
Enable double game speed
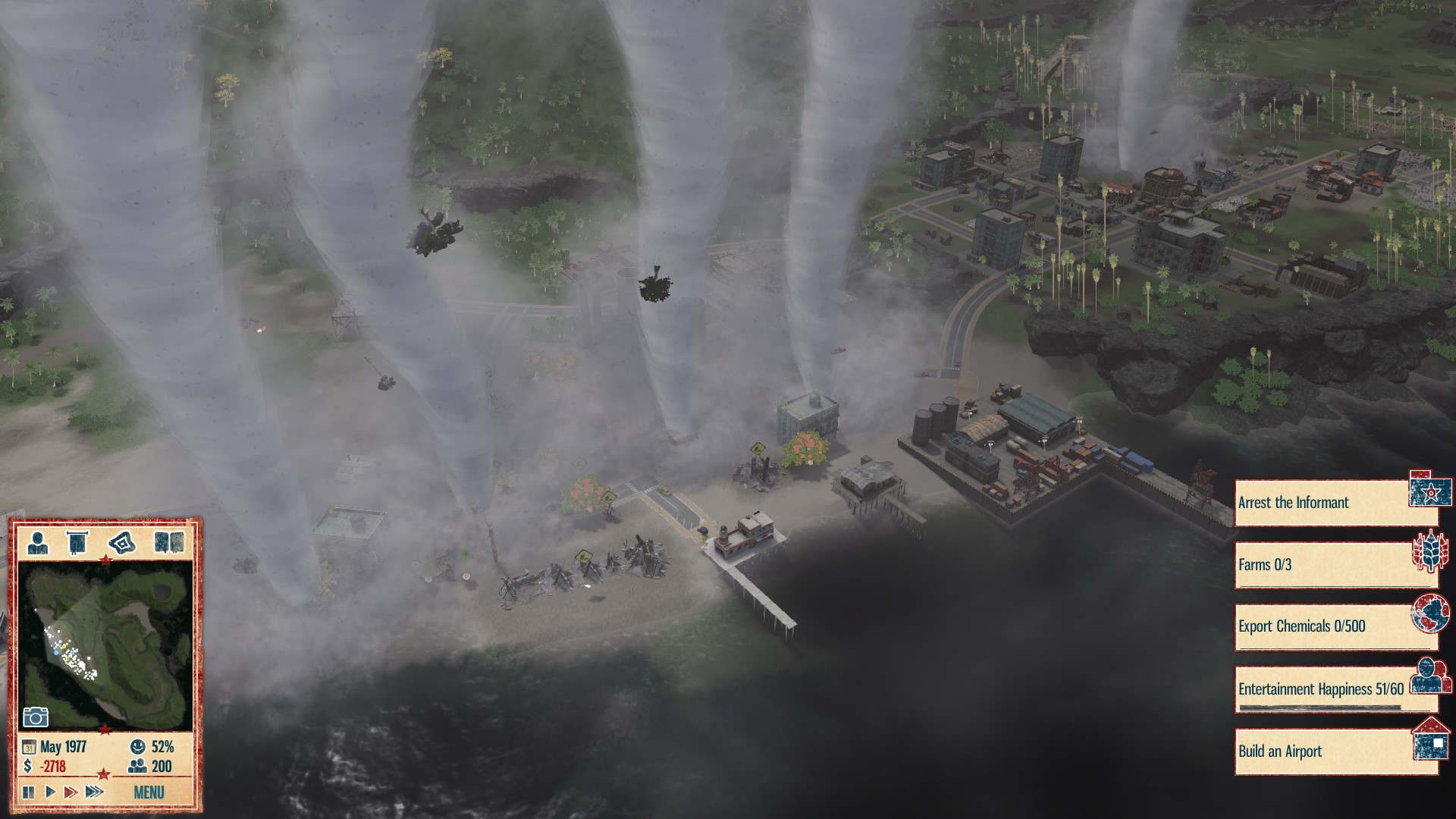coord(72,790)
